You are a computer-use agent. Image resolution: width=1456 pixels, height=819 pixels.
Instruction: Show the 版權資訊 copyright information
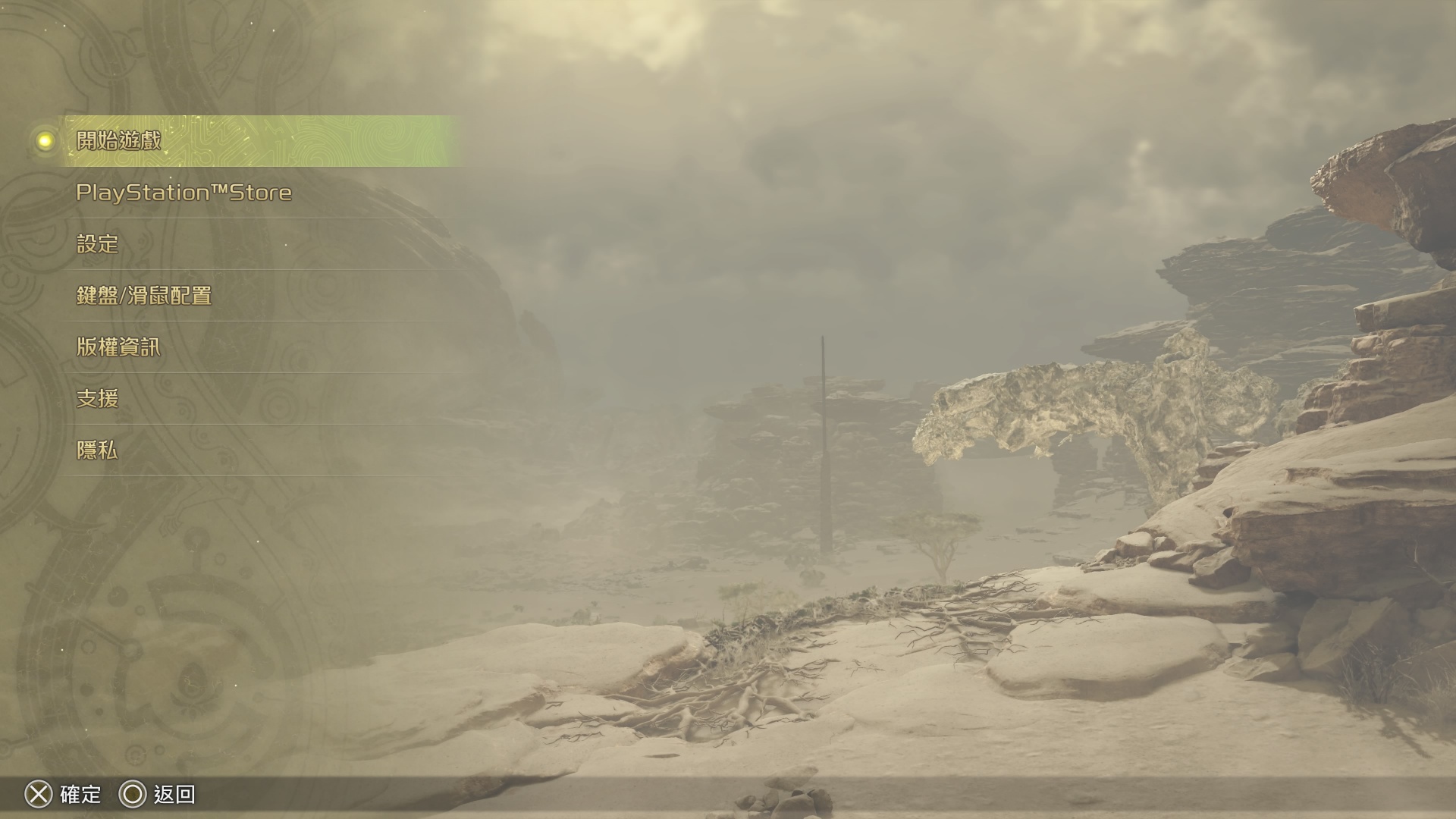pyautogui.click(x=118, y=347)
